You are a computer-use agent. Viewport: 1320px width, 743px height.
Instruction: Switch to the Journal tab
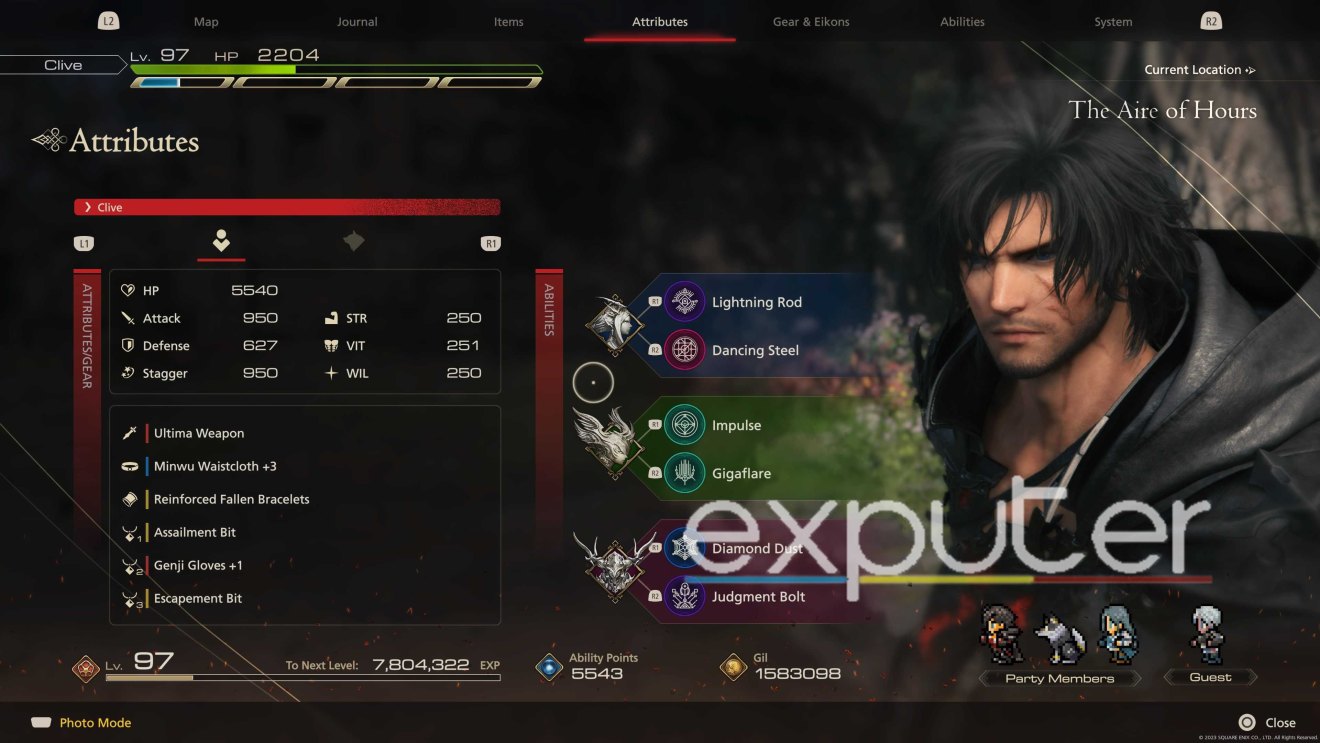[x=357, y=20]
